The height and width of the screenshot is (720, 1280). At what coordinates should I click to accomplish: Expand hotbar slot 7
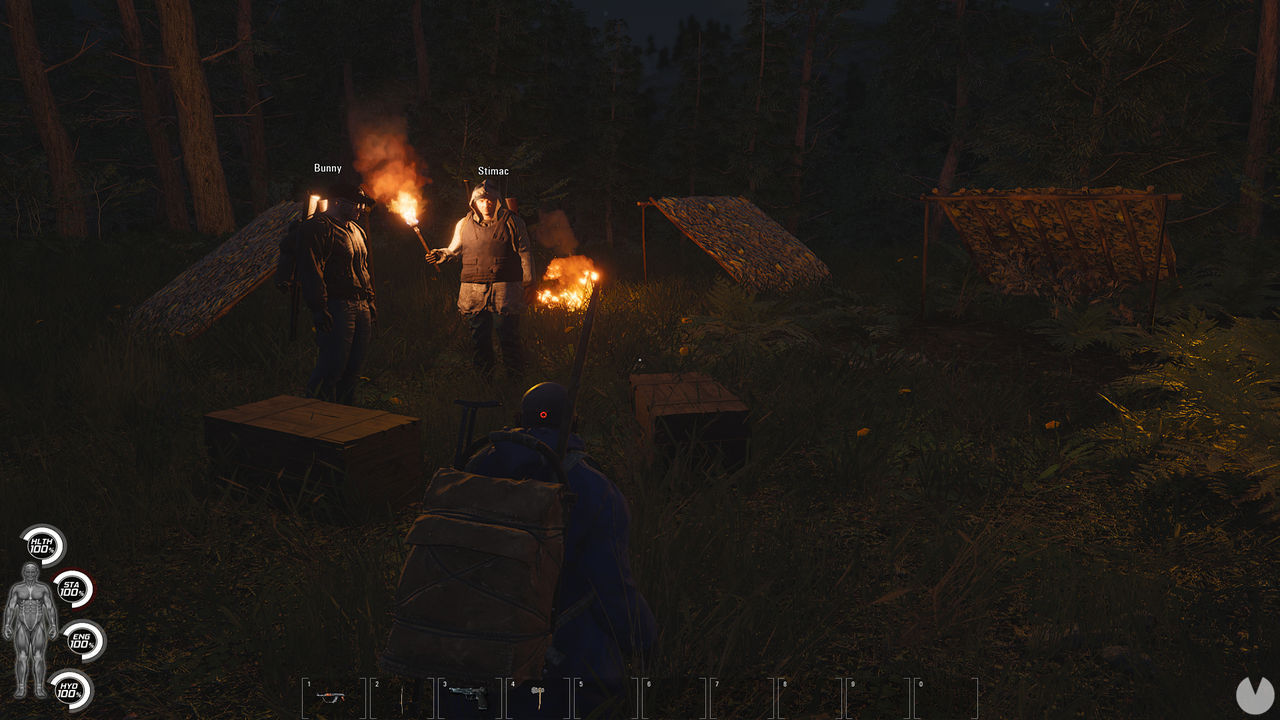[x=740, y=698]
